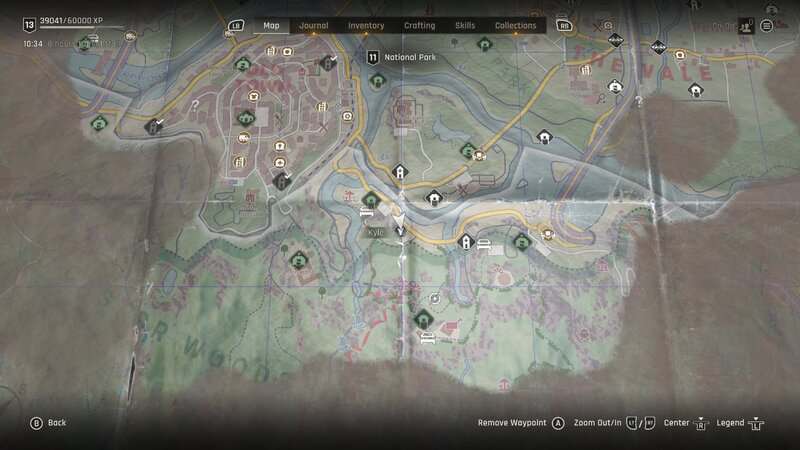
Task: Show the Skills tab
Action: click(x=465, y=26)
